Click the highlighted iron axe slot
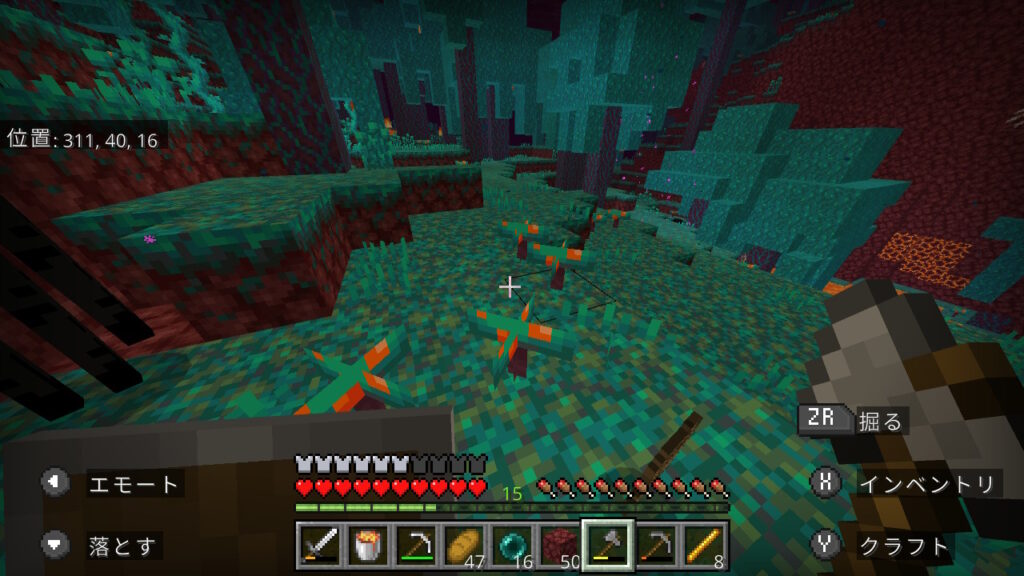The width and height of the screenshot is (1024, 576). 607,545
